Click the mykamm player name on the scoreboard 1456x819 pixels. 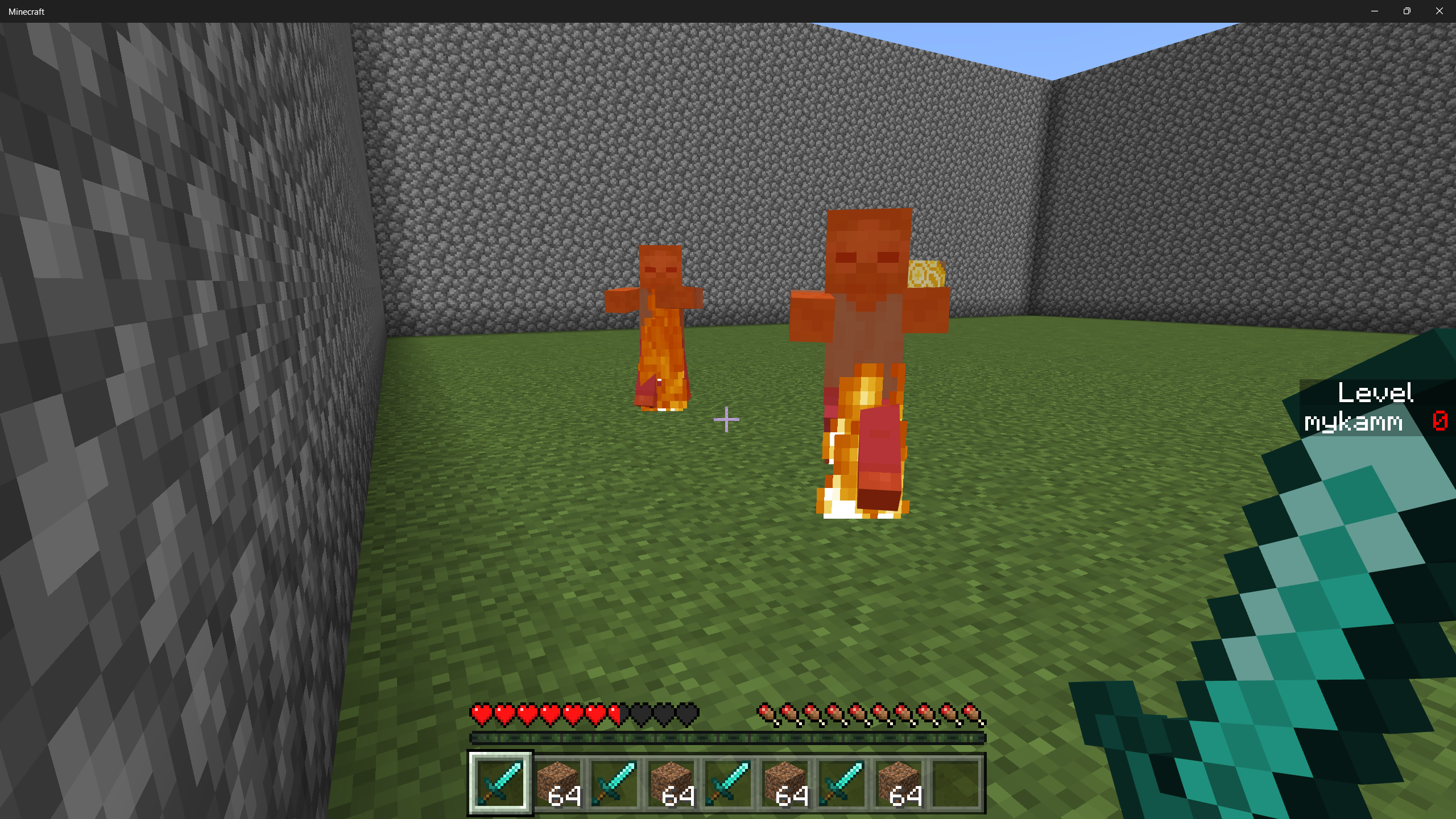[x=1354, y=422]
